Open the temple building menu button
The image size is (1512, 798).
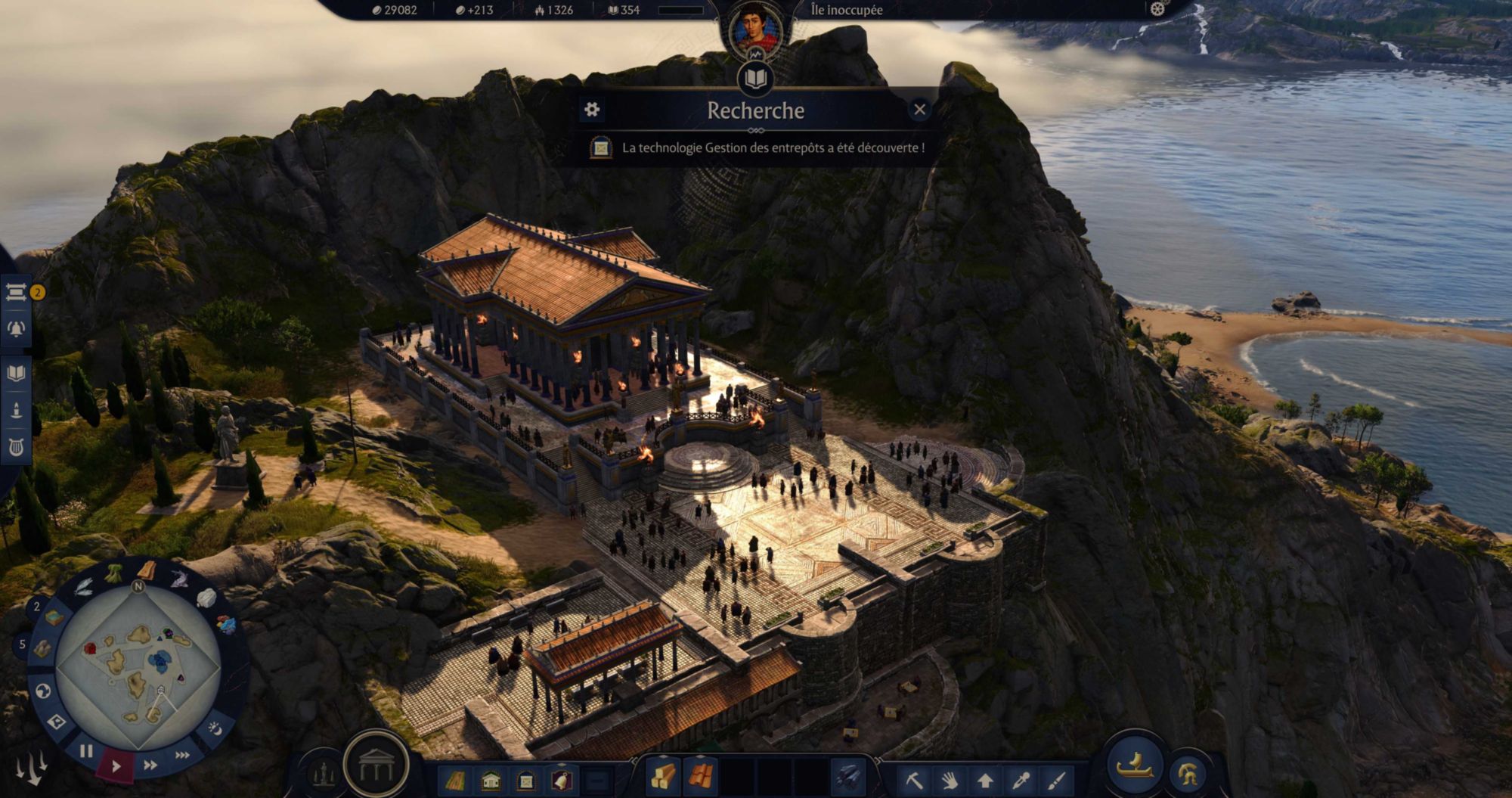pos(376,765)
